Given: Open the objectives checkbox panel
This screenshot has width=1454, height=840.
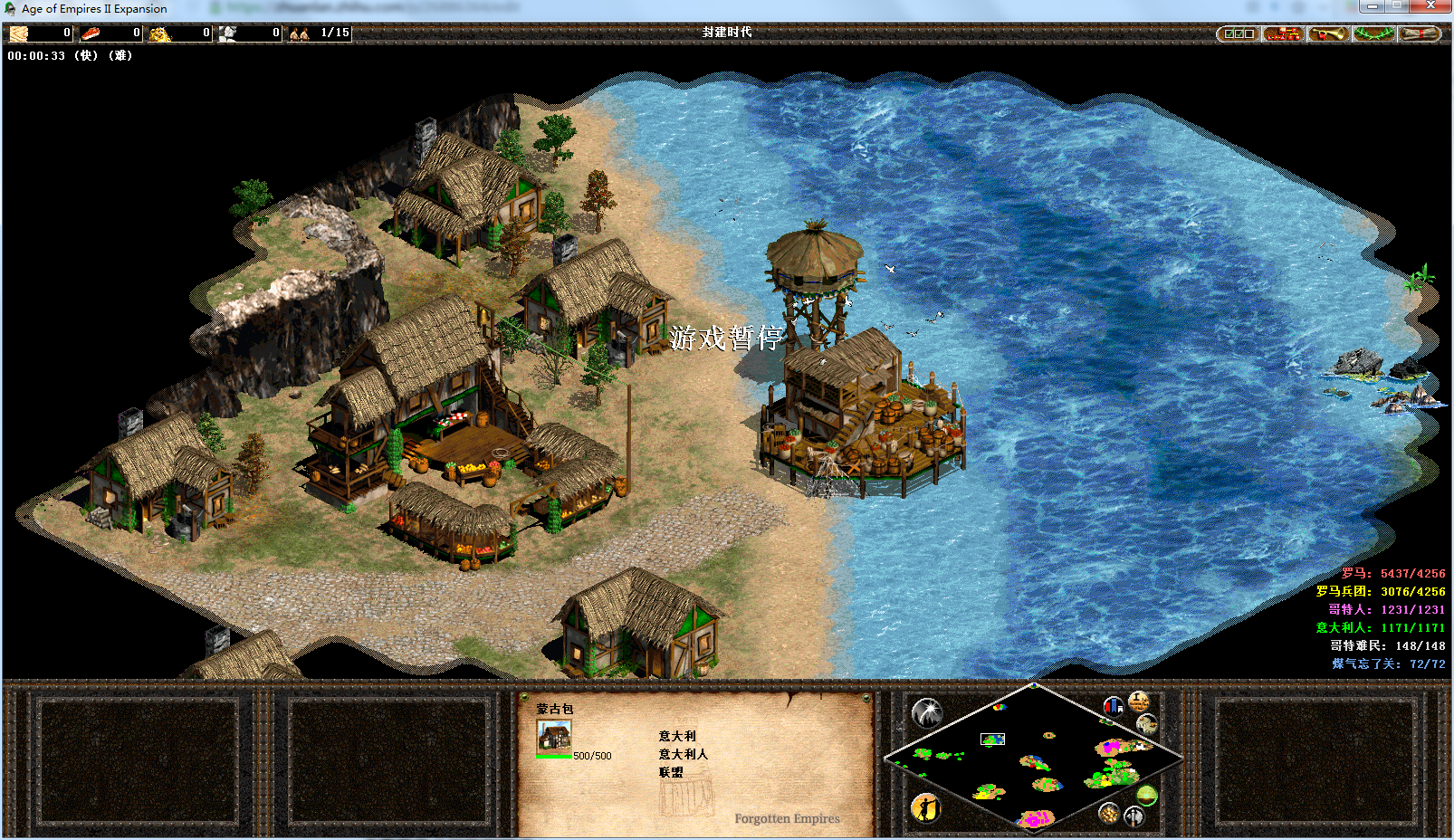Looking at the screenshot, I should pyautogui.click(x=1238, y=33).
